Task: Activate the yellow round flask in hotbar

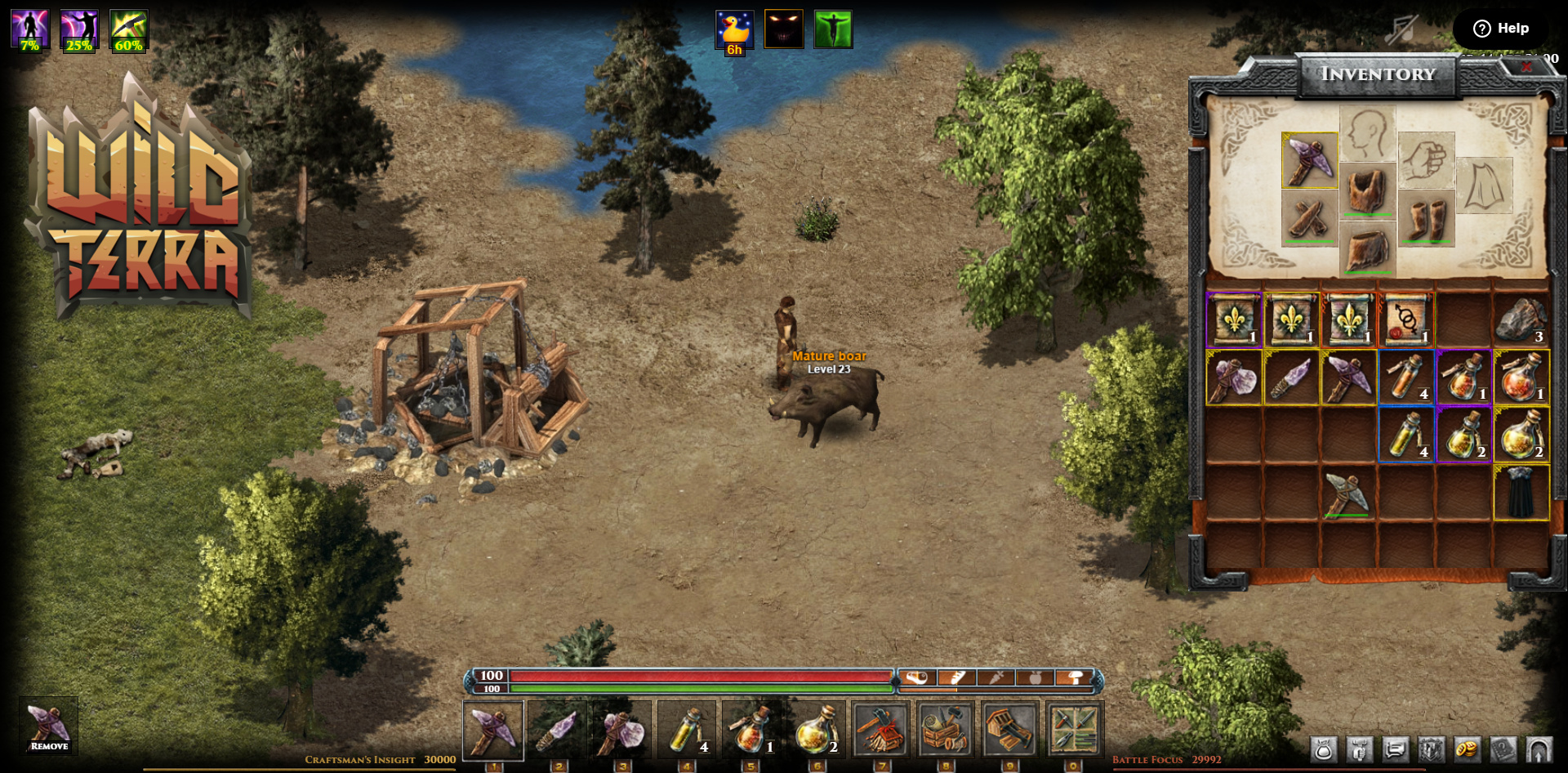Action: click(816, 729)
